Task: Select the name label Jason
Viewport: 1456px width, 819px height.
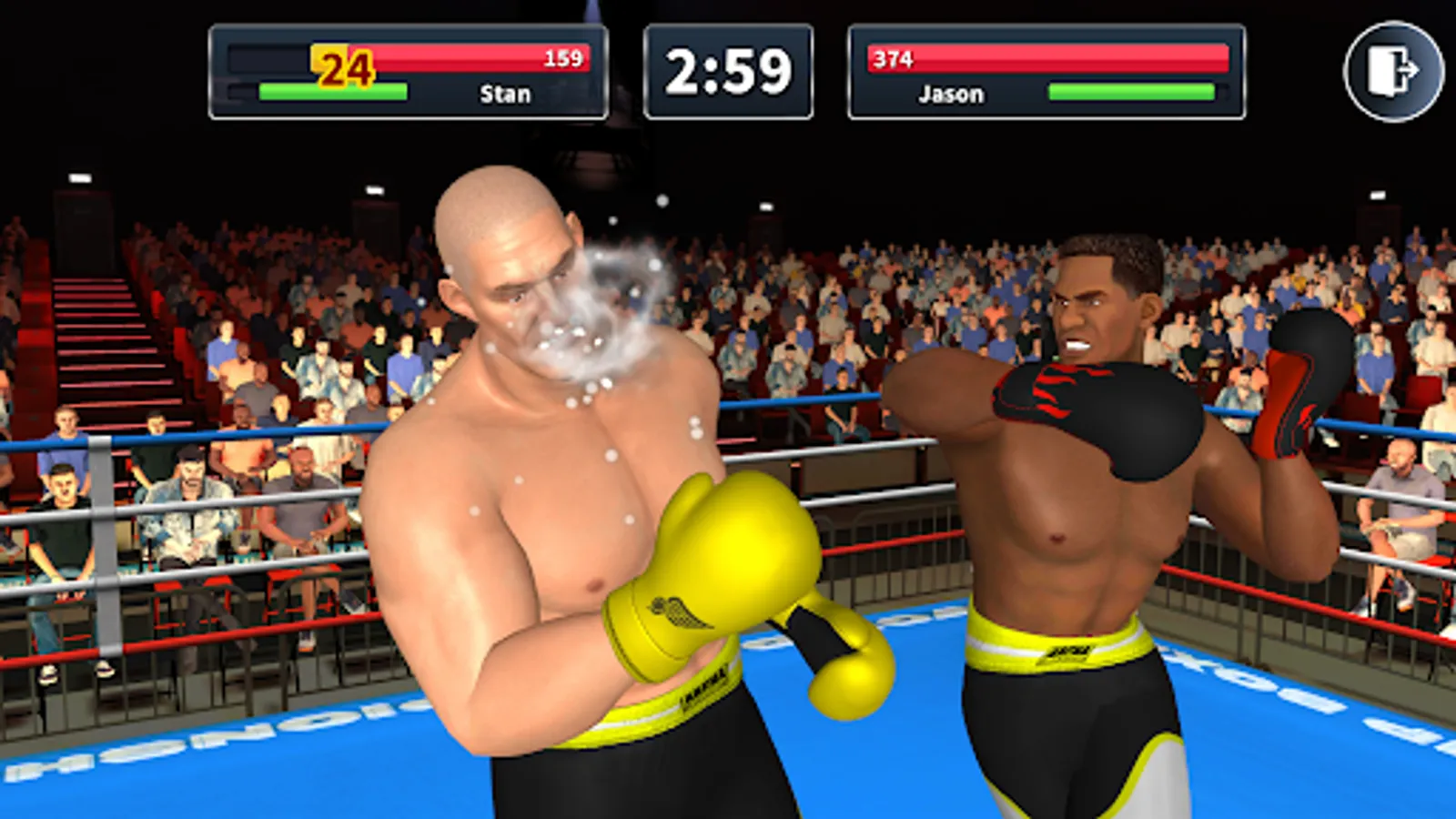Action: 949,94
